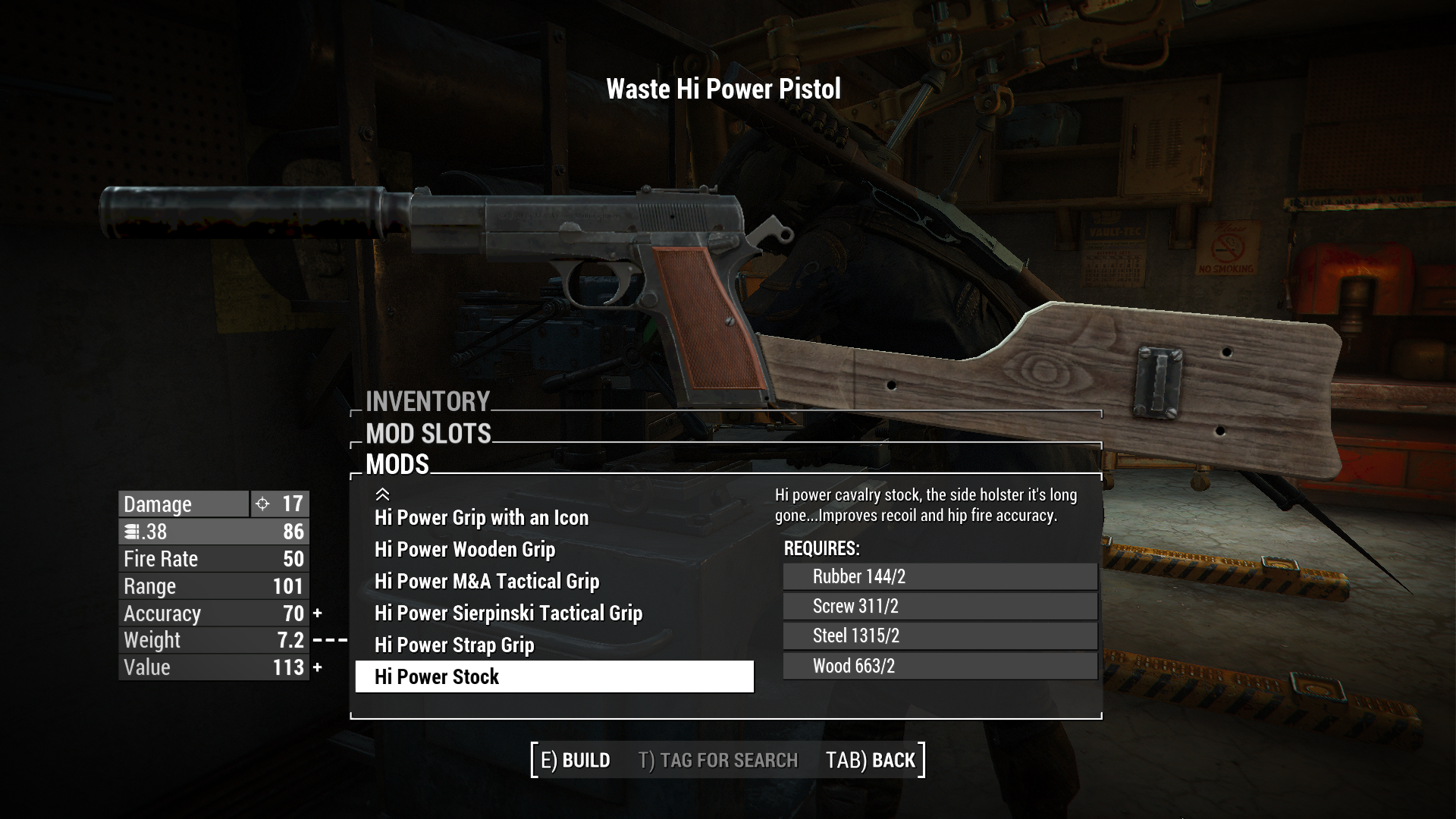Click the Screw requirement row
The image size is (1456, 819).
[940, 606]
